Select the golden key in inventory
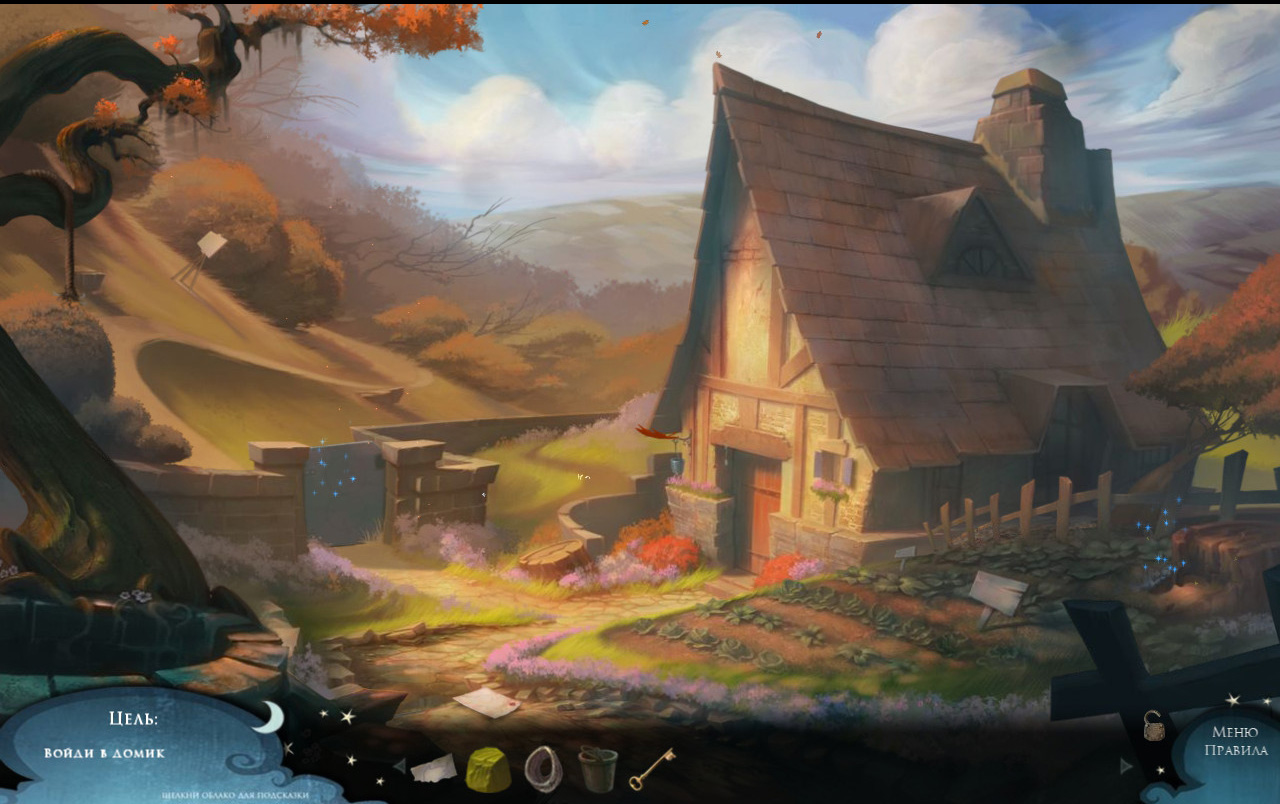The height and width of the screenshot is (804, 1280). 652,768
